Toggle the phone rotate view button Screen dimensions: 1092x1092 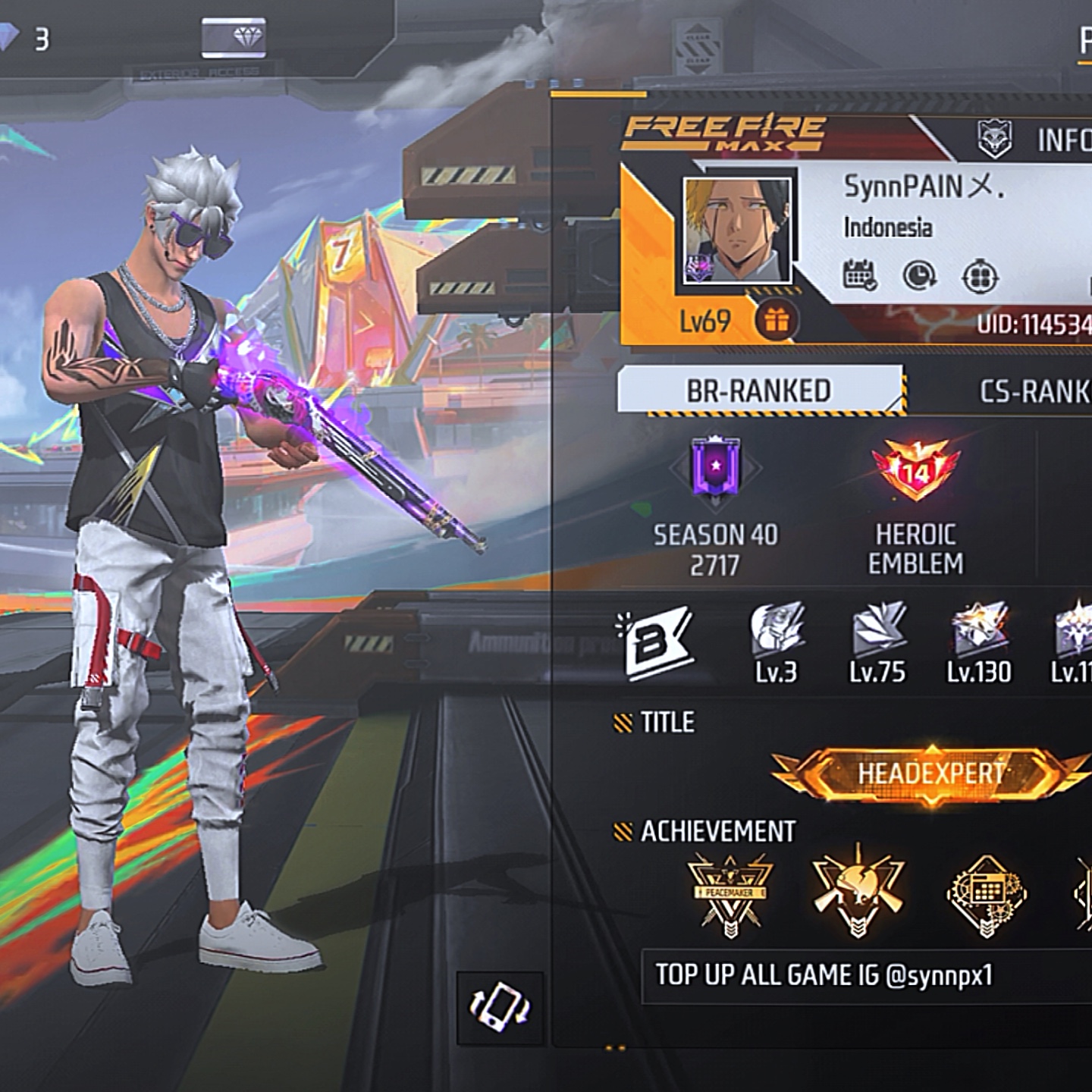coord(499,1007)
